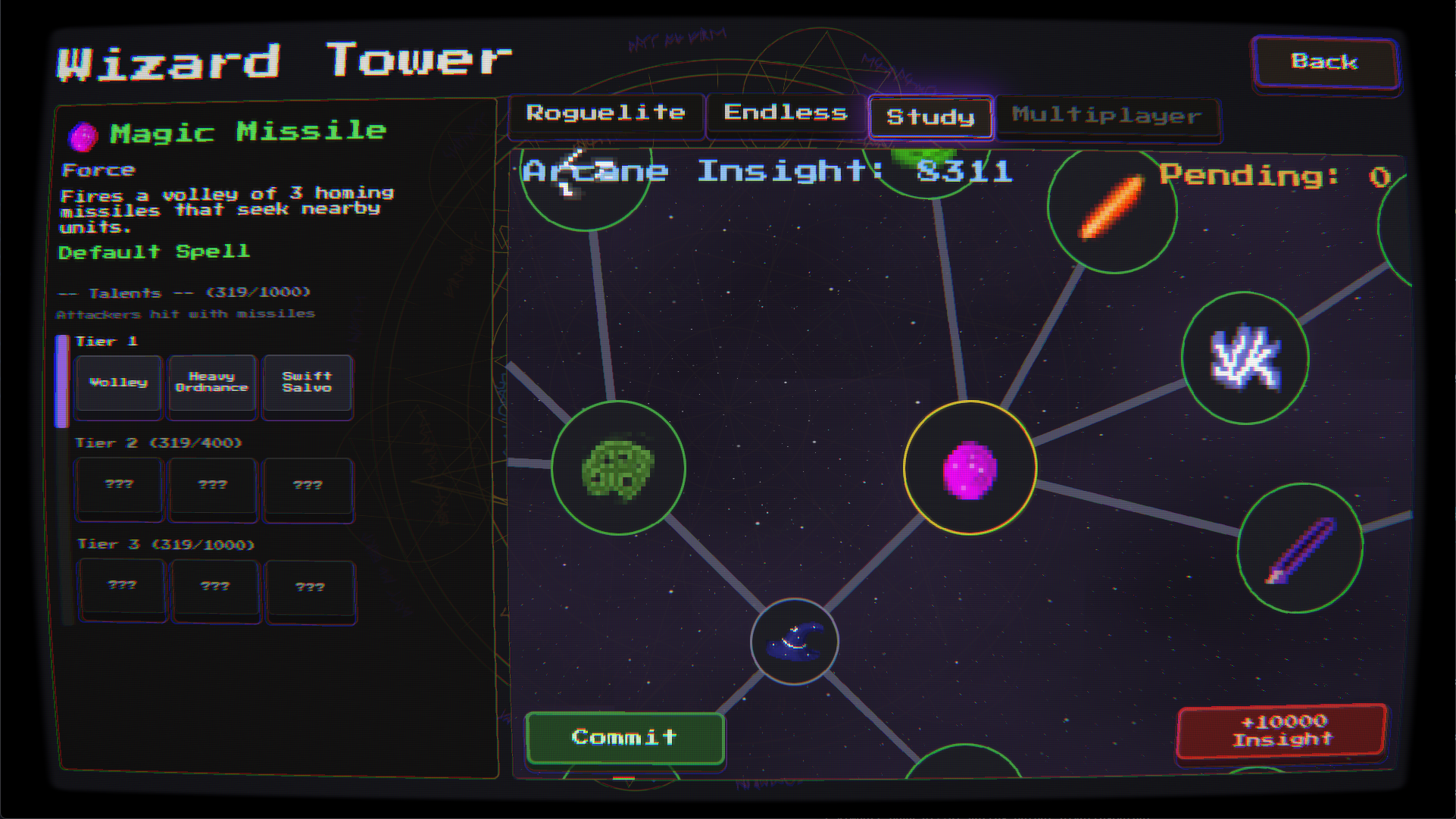Go back using the Back button
1456x819 pixels.
[1324, 62]
